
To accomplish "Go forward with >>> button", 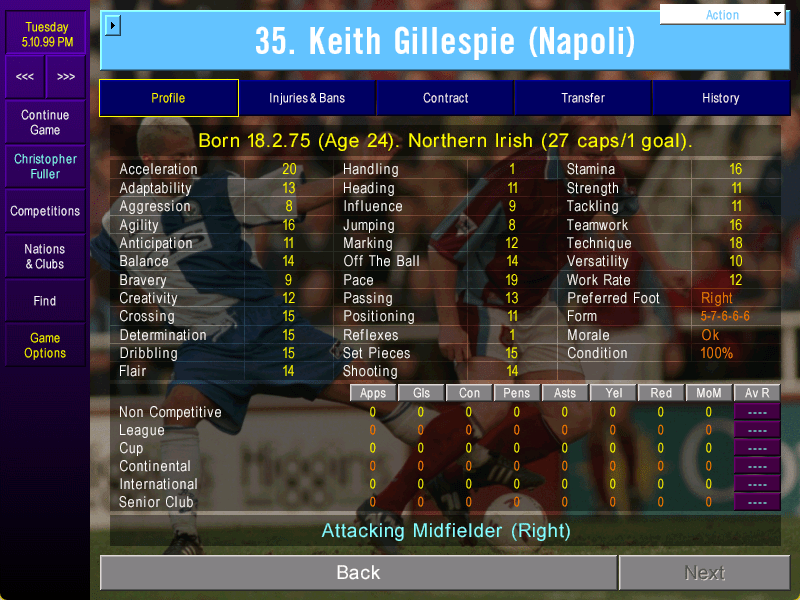I will click(x=66, y=77).
